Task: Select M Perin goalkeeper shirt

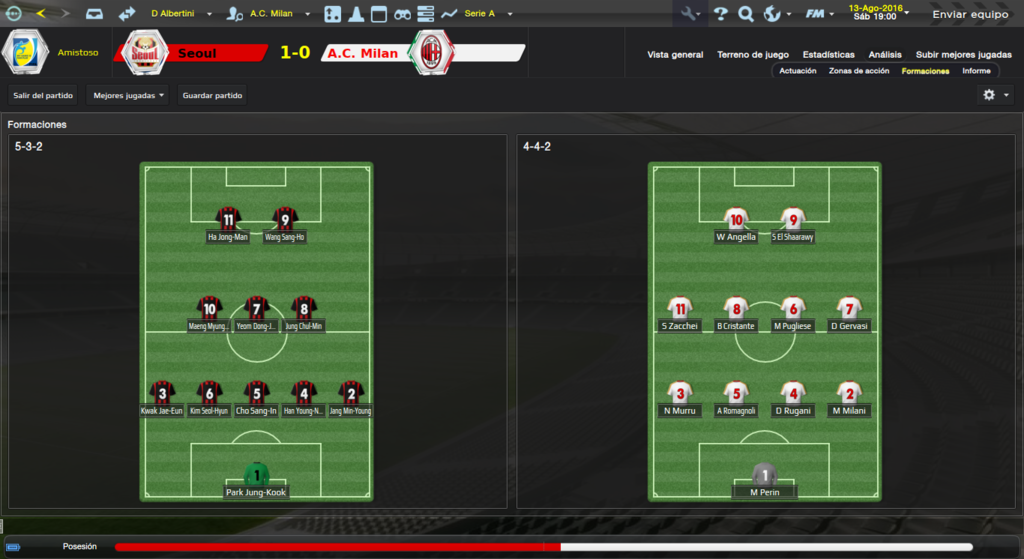Action: 765,475
